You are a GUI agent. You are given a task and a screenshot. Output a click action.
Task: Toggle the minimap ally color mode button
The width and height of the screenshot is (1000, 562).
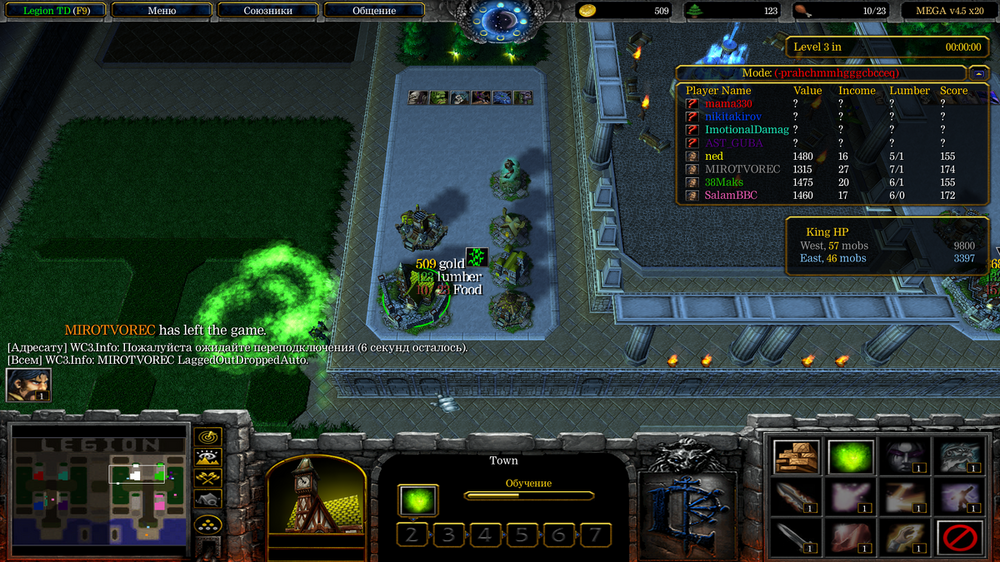tap(208, 479)
